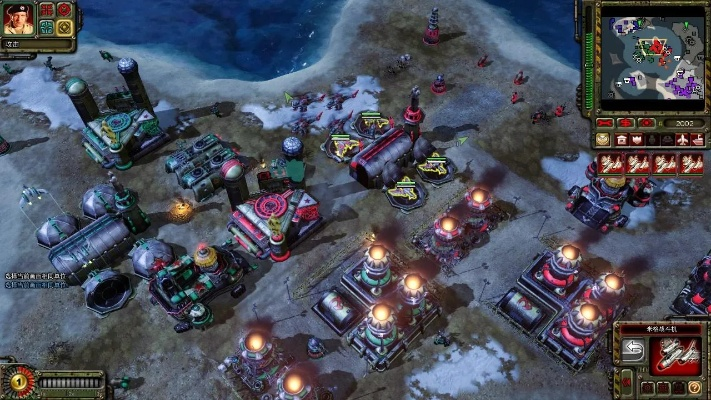This screenshot has height=400, width=711.
Task: Select the red cross-shaped stance icon
Action: click(x=47, y=10)
